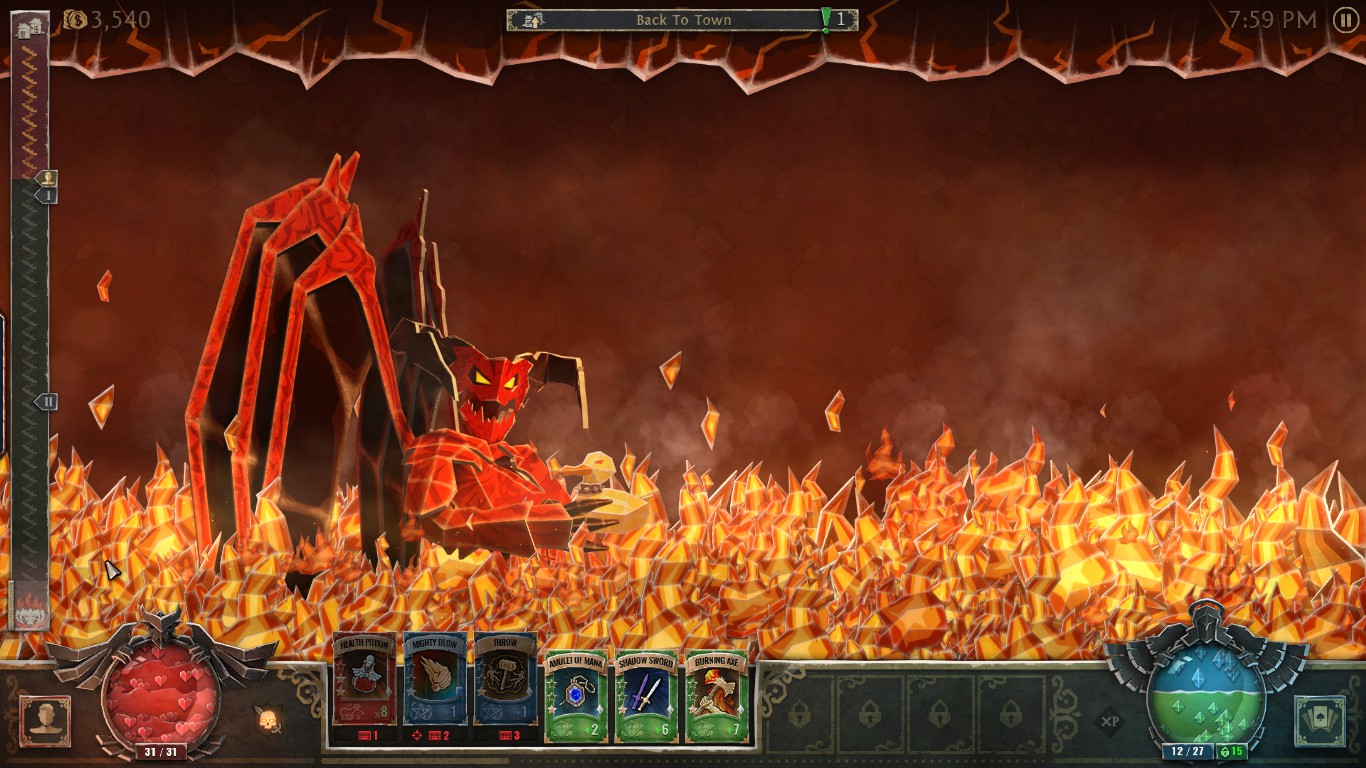Use the Health Potion card
This screenshot has height=768, width=1366.
(365, 679)
